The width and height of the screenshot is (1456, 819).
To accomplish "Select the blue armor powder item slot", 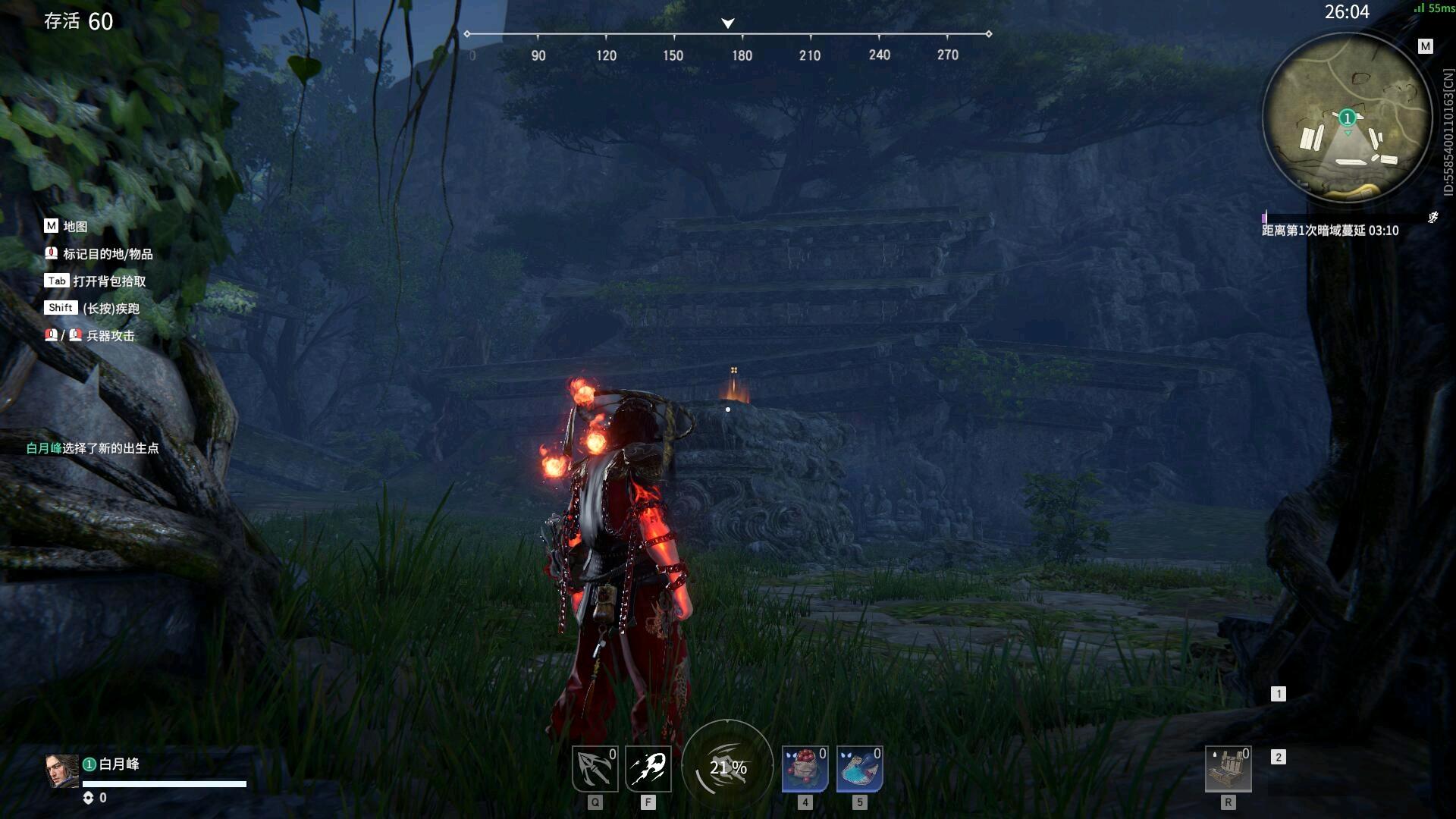I will (x=859, y=768).
